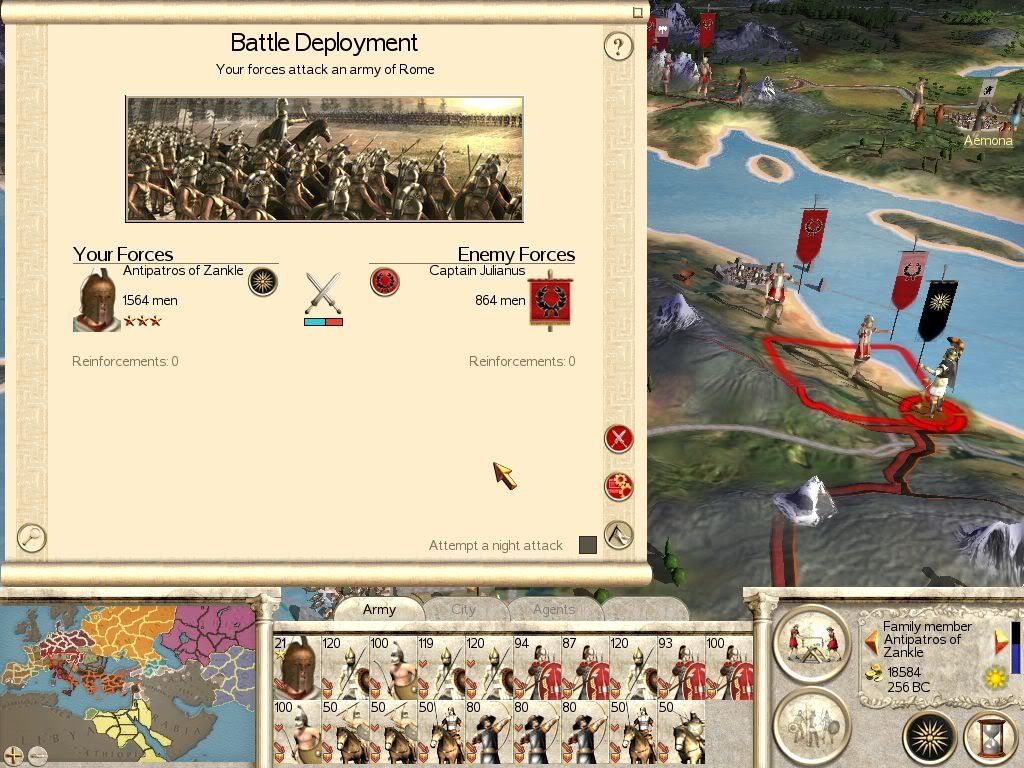1024x768 pixels.
Task: End the turn with the hourglass button
Action: (x=992, y=738)
